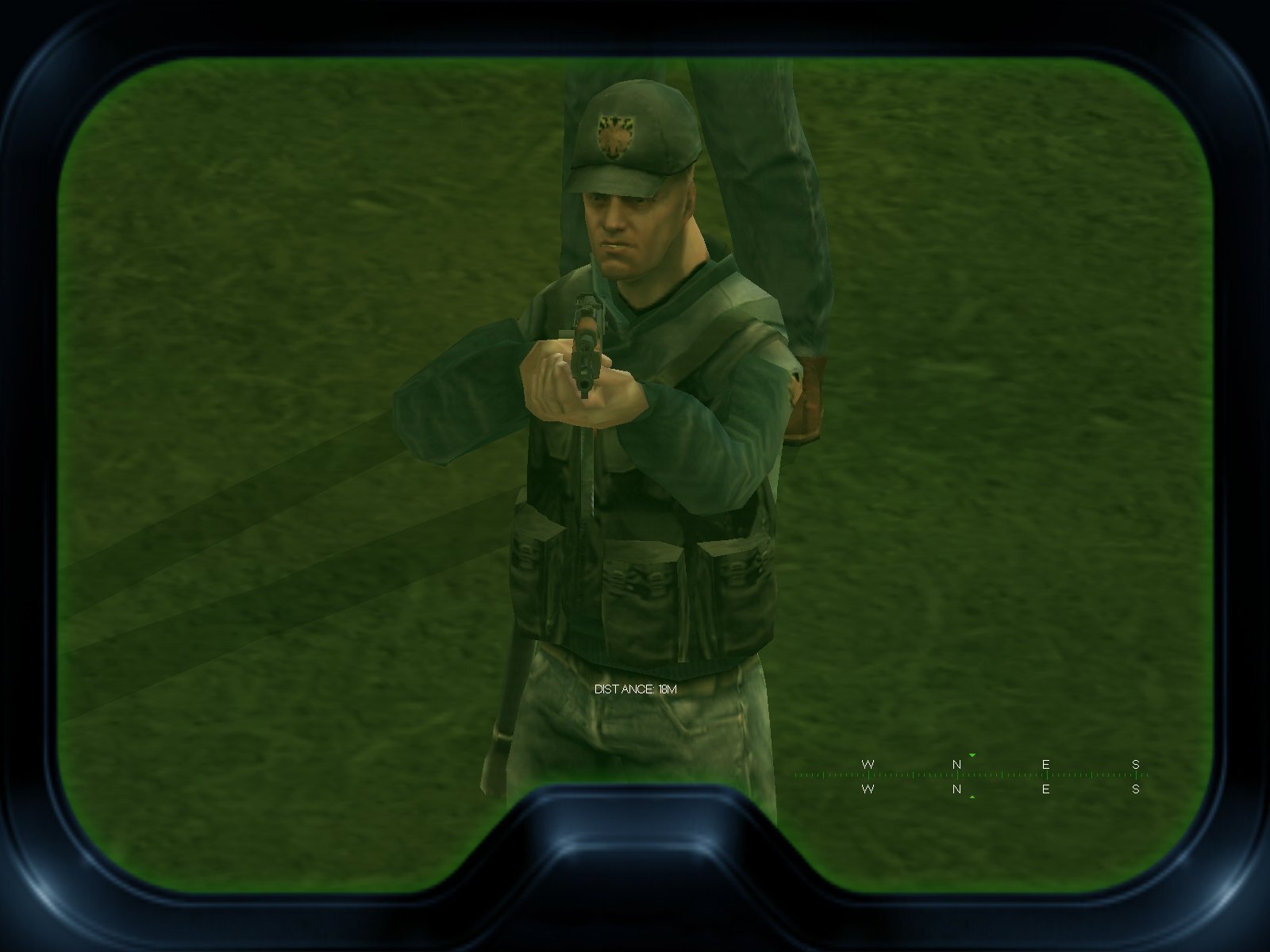
Task: Select the S heading on the lower compass row
Action: 1137,790
